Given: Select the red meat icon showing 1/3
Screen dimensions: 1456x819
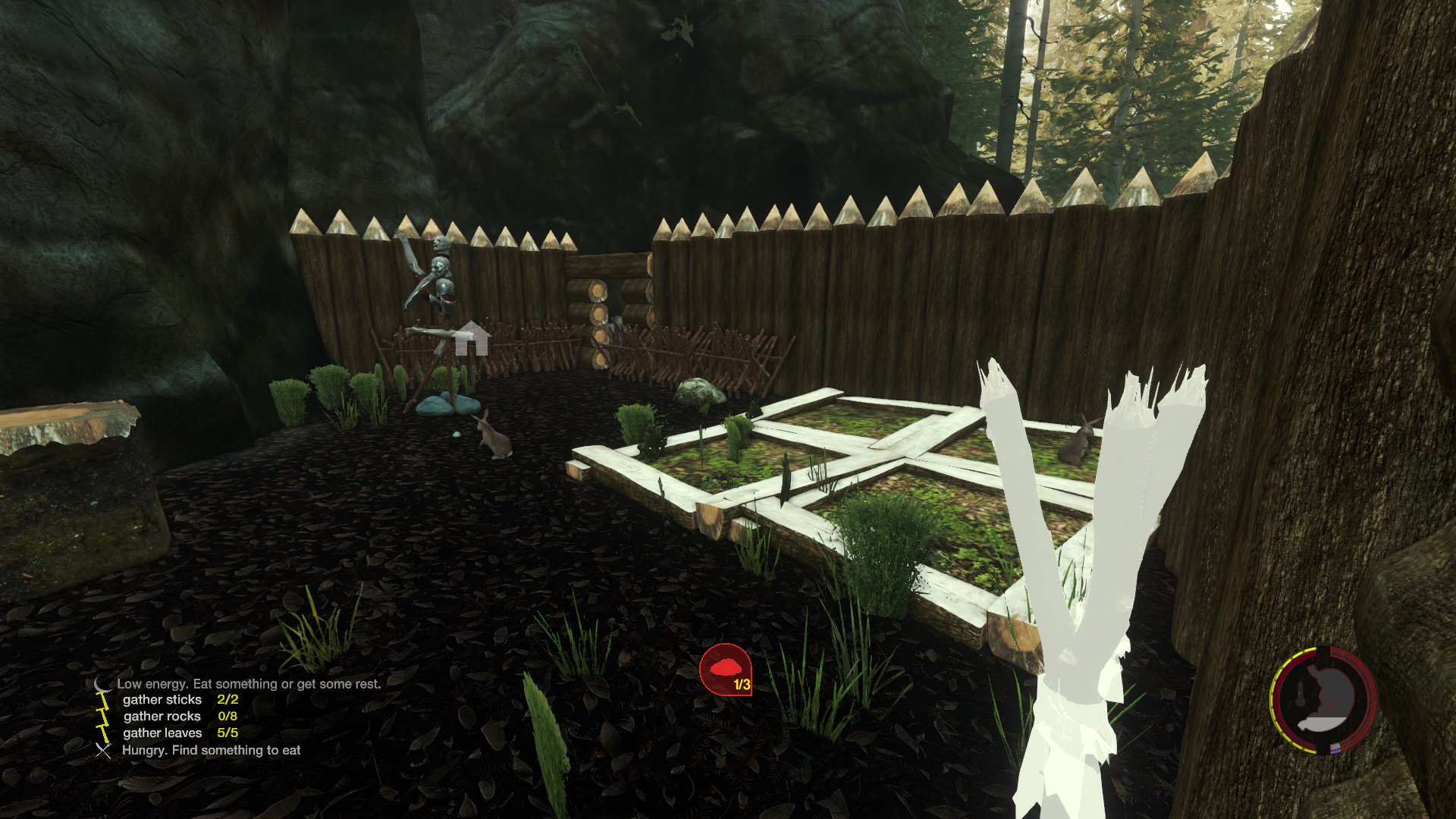Looking at the screenshot, I should [x=726, y=669].
